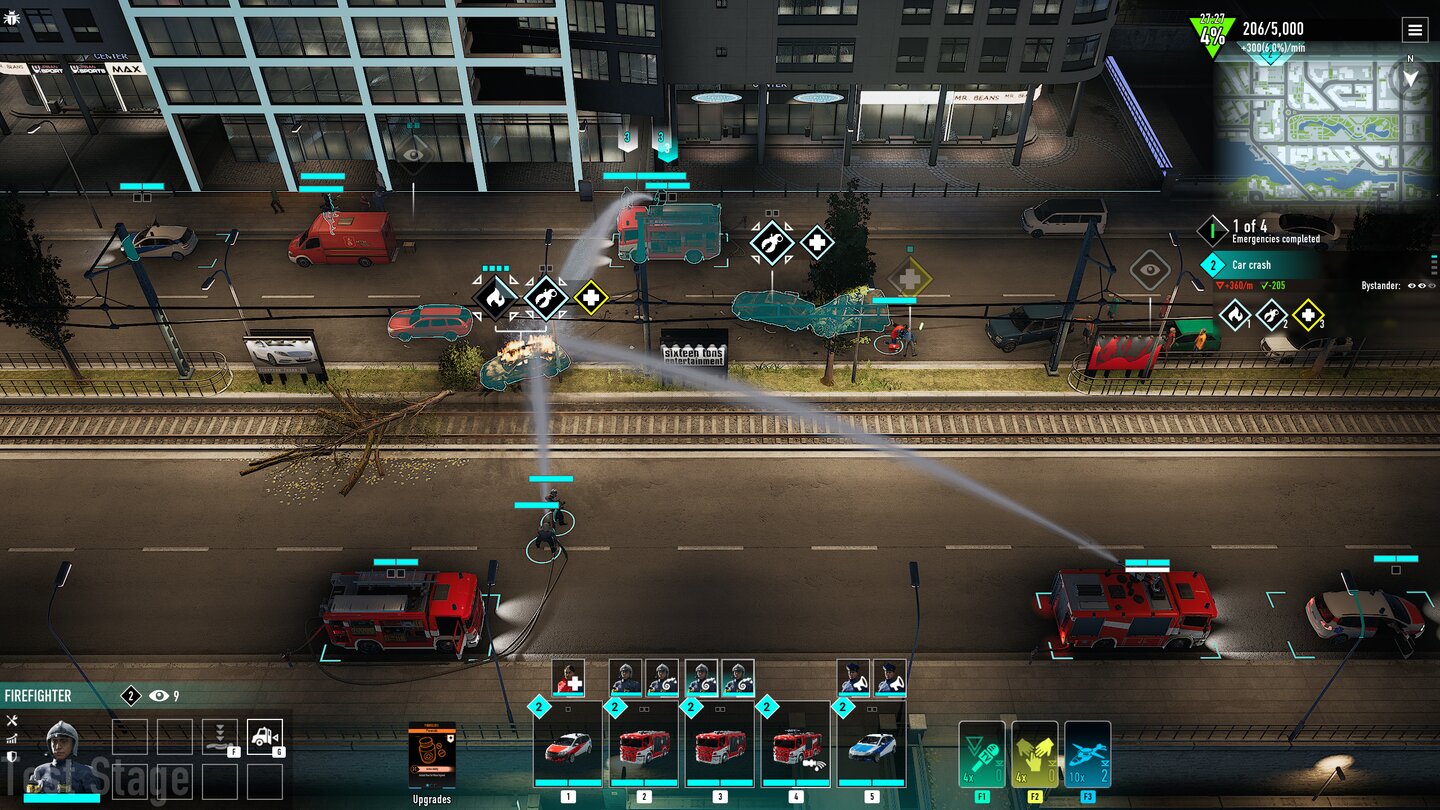Use the firefighter's downward arrows hose ability

(x=220, y=737)
